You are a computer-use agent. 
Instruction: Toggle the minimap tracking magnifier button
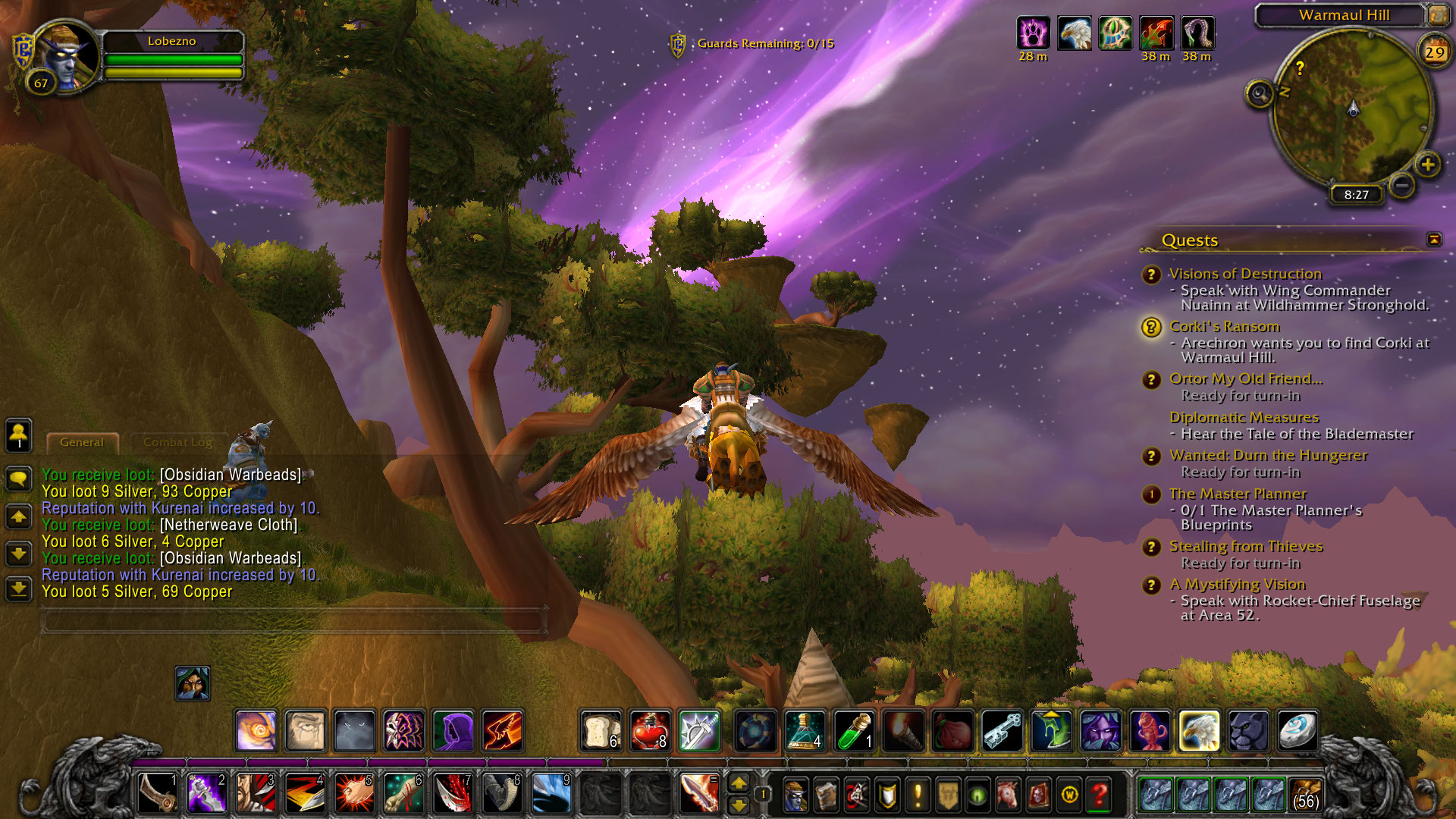(x=1260, y=94)
